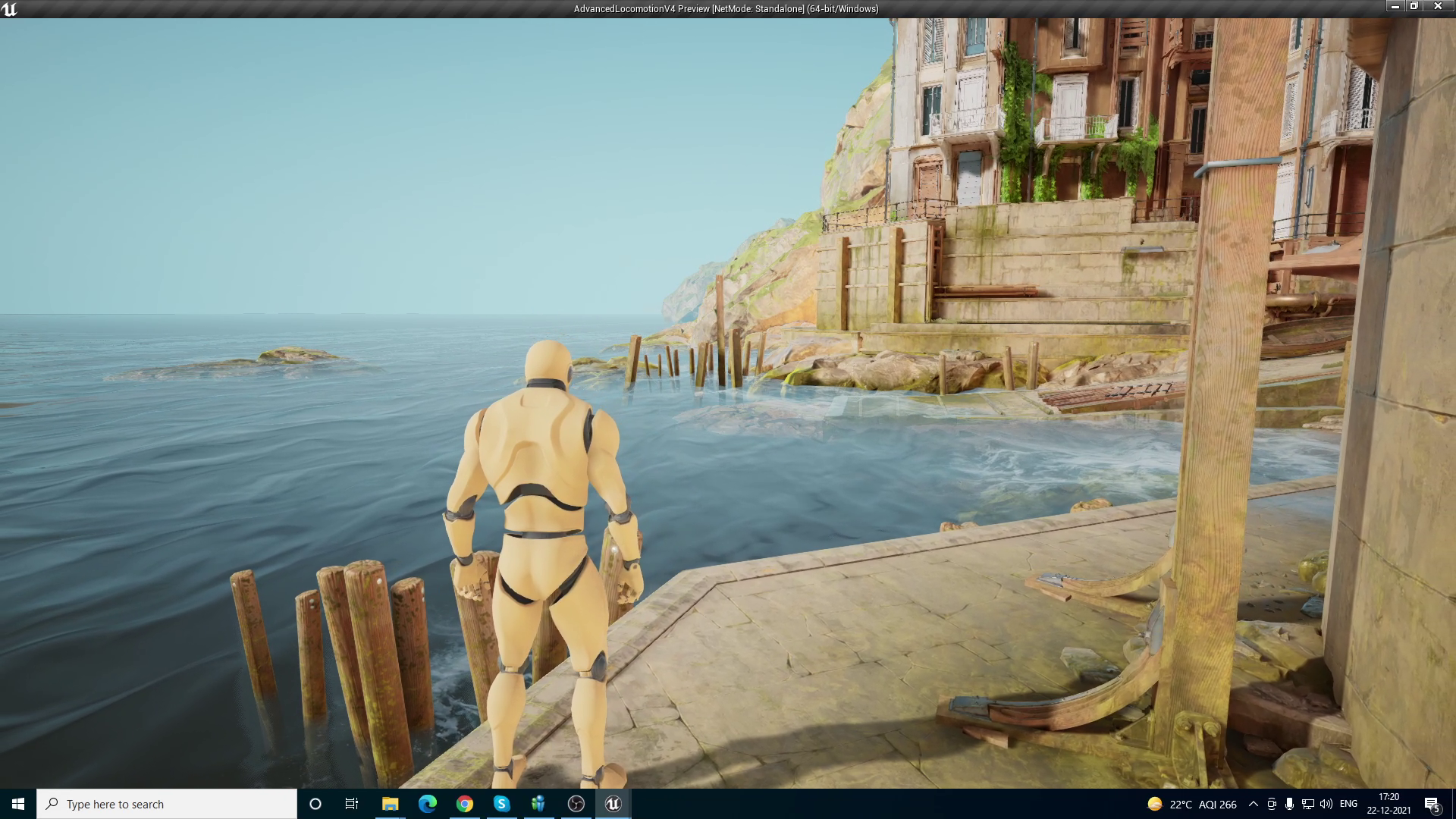
Task: Toggle the network status tray icon
Action: (1309, 804)
